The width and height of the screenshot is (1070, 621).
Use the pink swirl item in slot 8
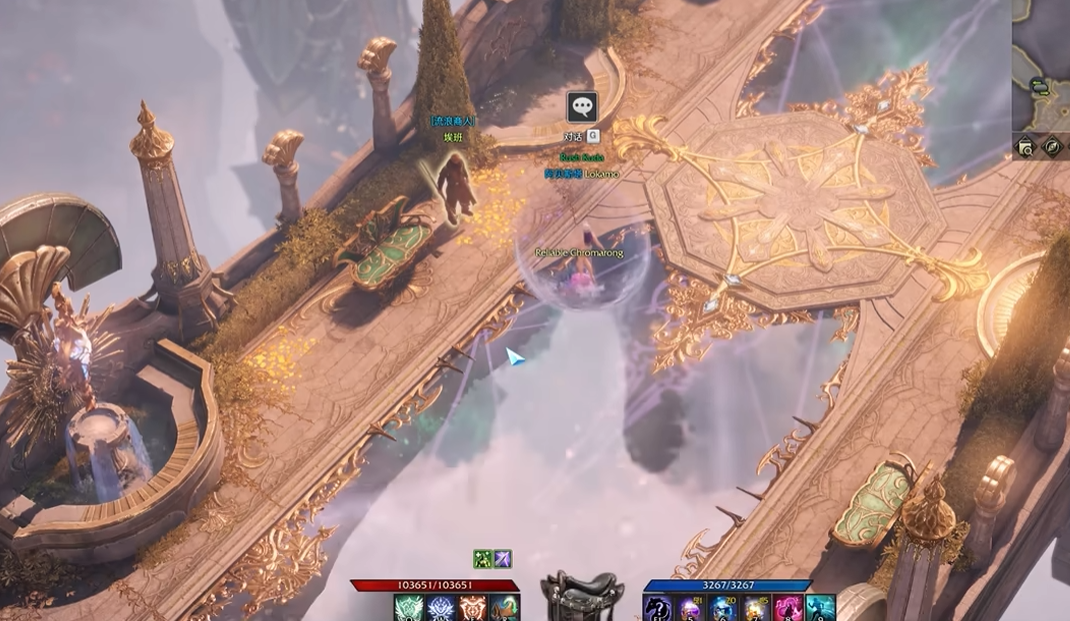click(x=787, y=608)
